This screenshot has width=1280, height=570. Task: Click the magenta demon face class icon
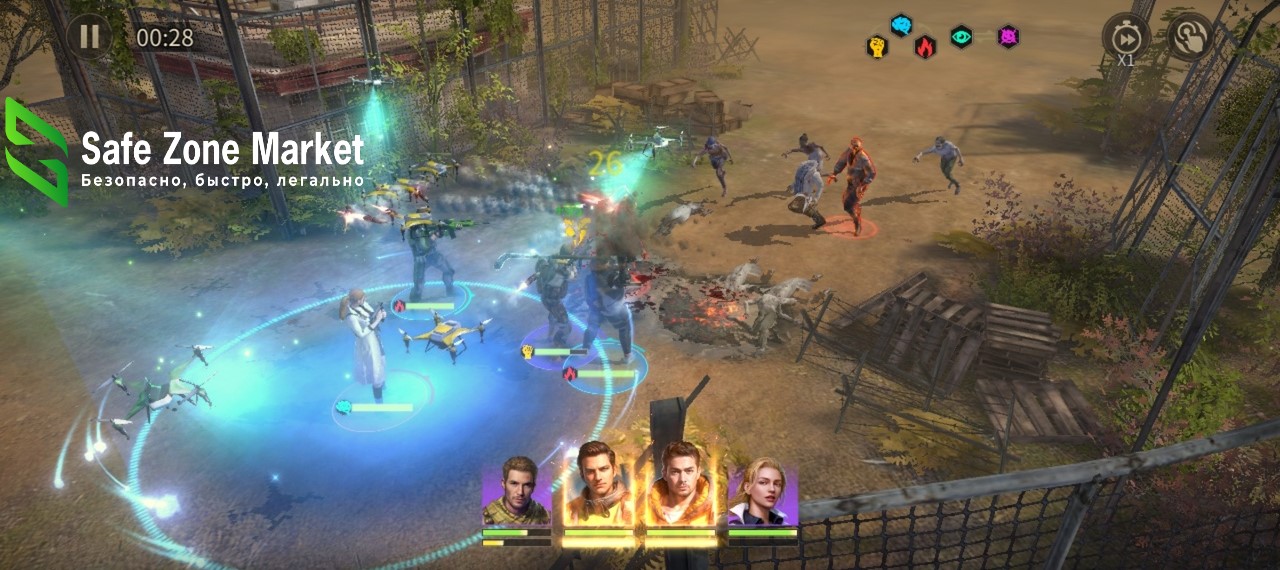(x=1008, y=37)
